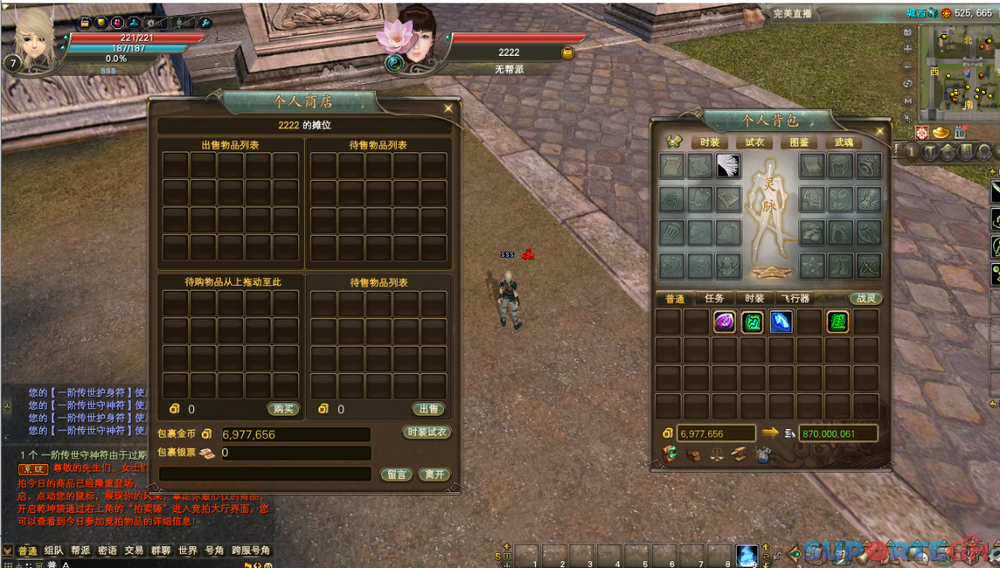1000x568 pixels.
Task: Switch to the 试衣 tab in the backpack
Action: click(755, 142)
